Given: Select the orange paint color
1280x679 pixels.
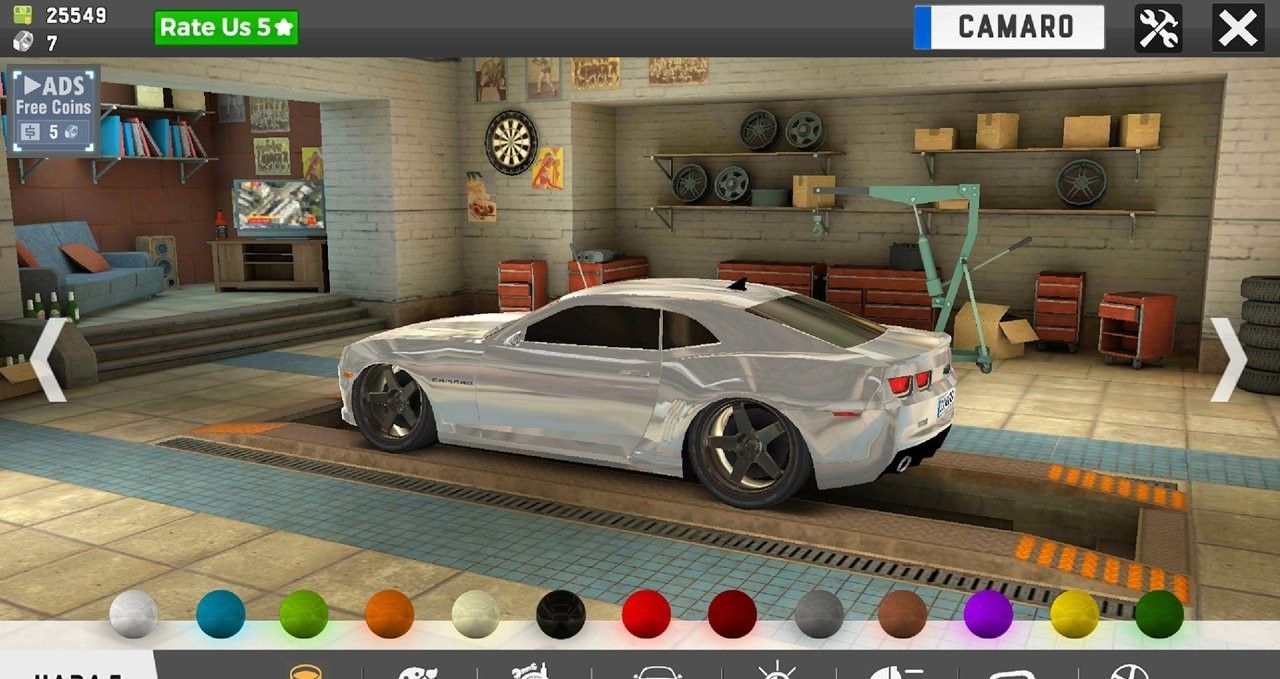Looking at the screenshot, I should [x=389, y=614].
